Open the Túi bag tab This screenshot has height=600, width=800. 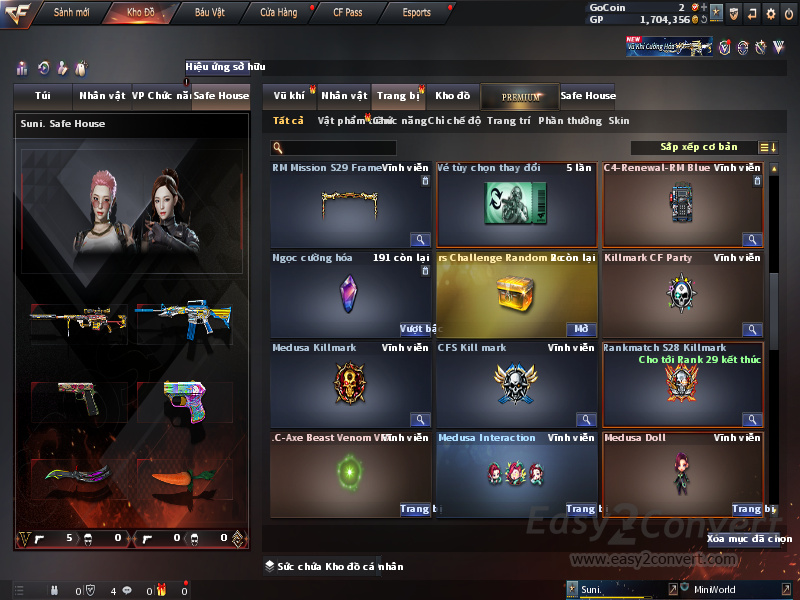pyautogui.click(x=43, y=96)
